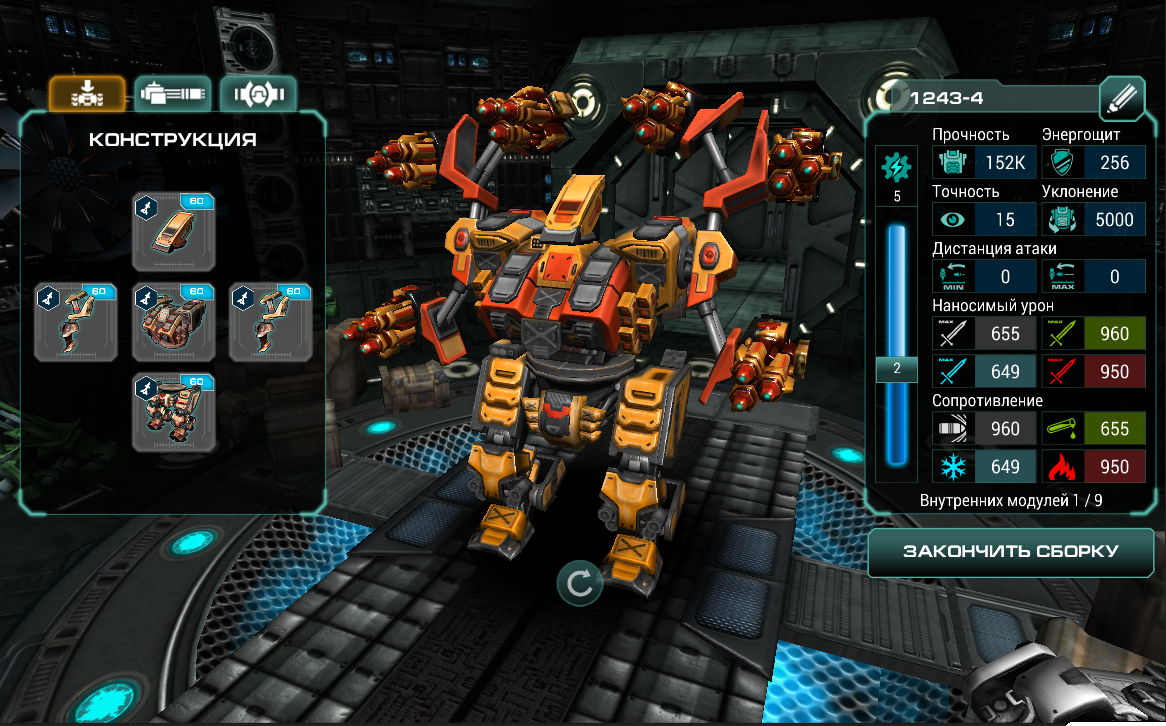
Task: Click the rotate mech view button
Action: [579, 583]
